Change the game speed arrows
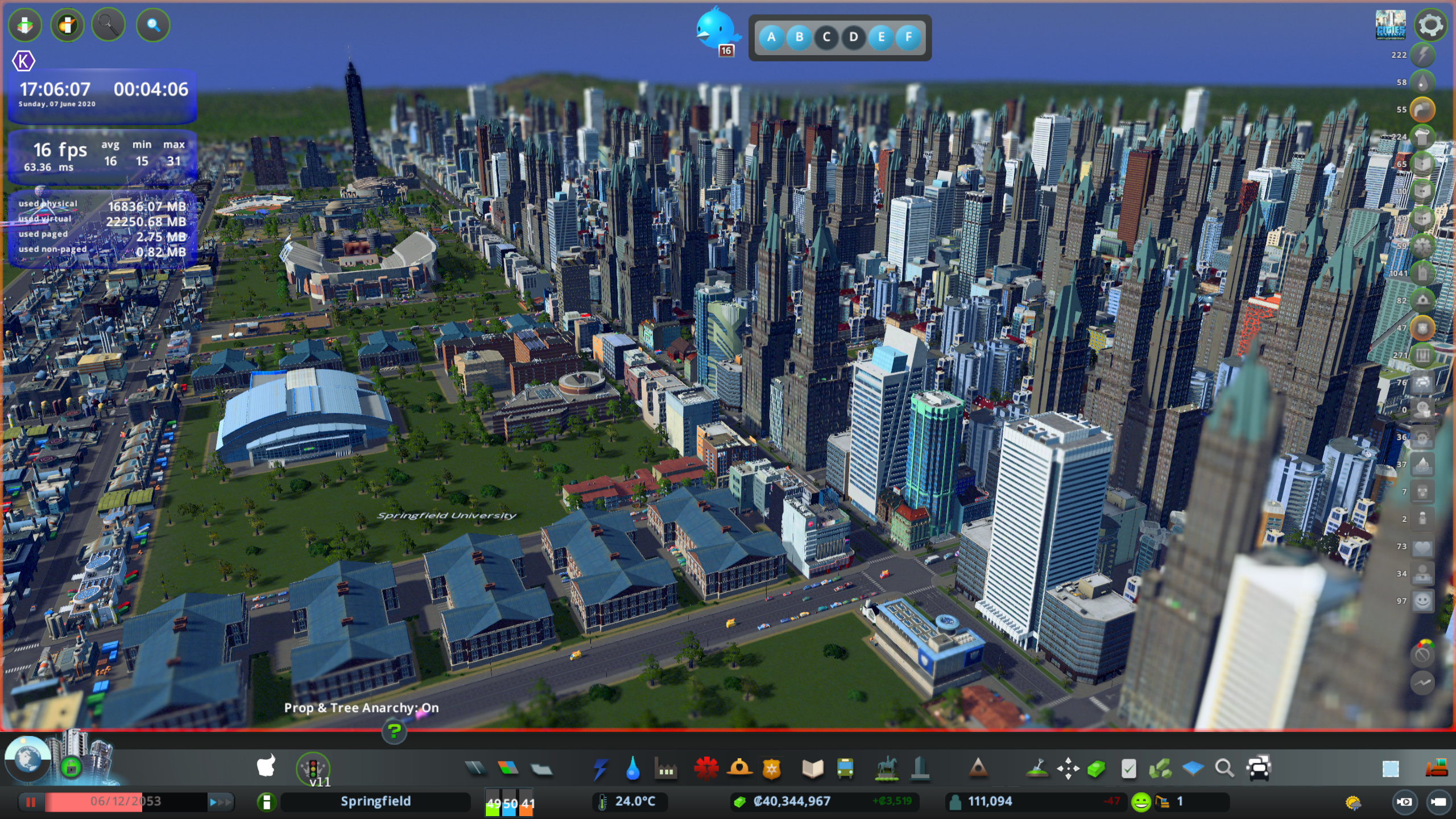This screenshot has height=819, width=1456. tap(221, 802)
